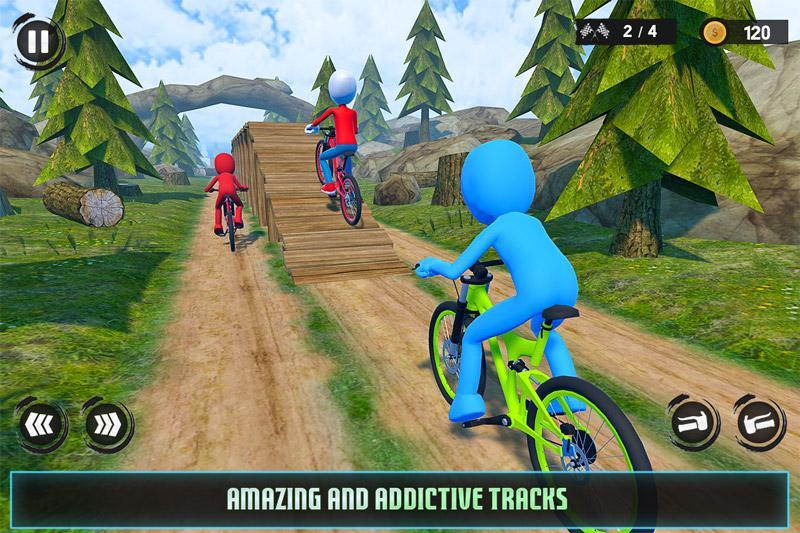Tap the steer-left double chevron button
This screenshot has width=800, height=533.
(x=40, y=423)
